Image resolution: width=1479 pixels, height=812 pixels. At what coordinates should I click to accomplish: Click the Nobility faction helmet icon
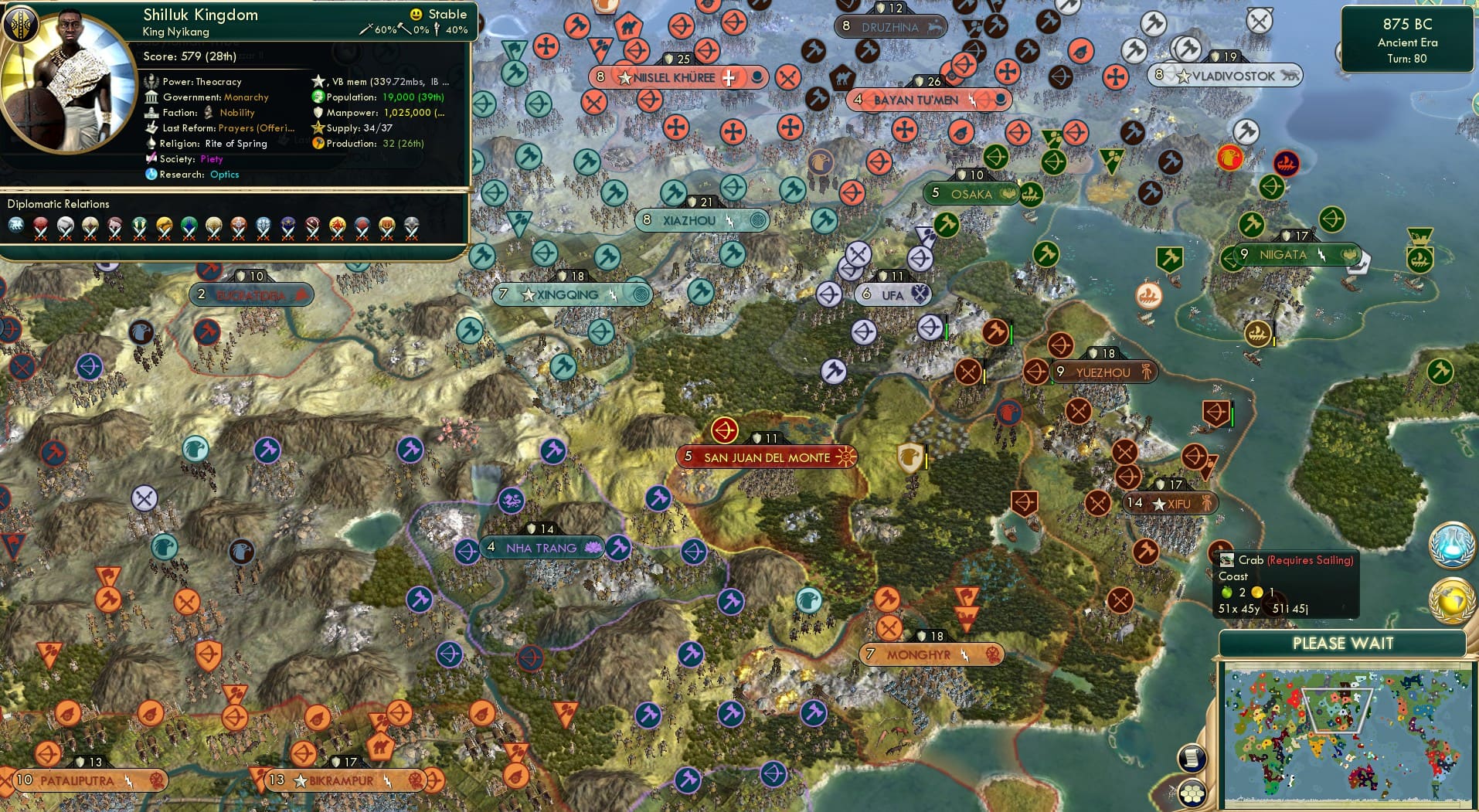pyautogui.click(x=209, y=112)
